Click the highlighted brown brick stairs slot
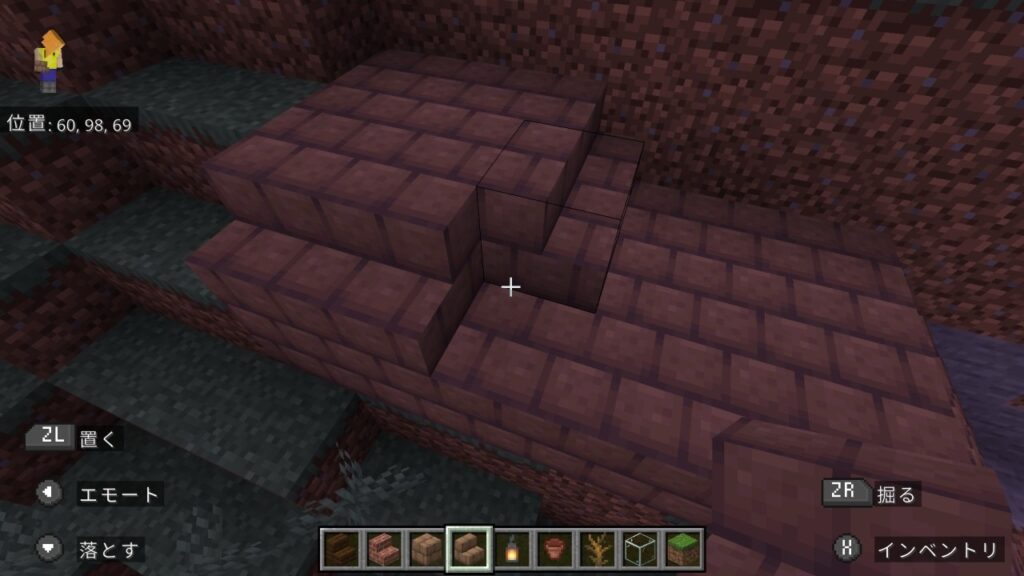The height and width of the screenshot is (576, 1024). pos(468,549)
